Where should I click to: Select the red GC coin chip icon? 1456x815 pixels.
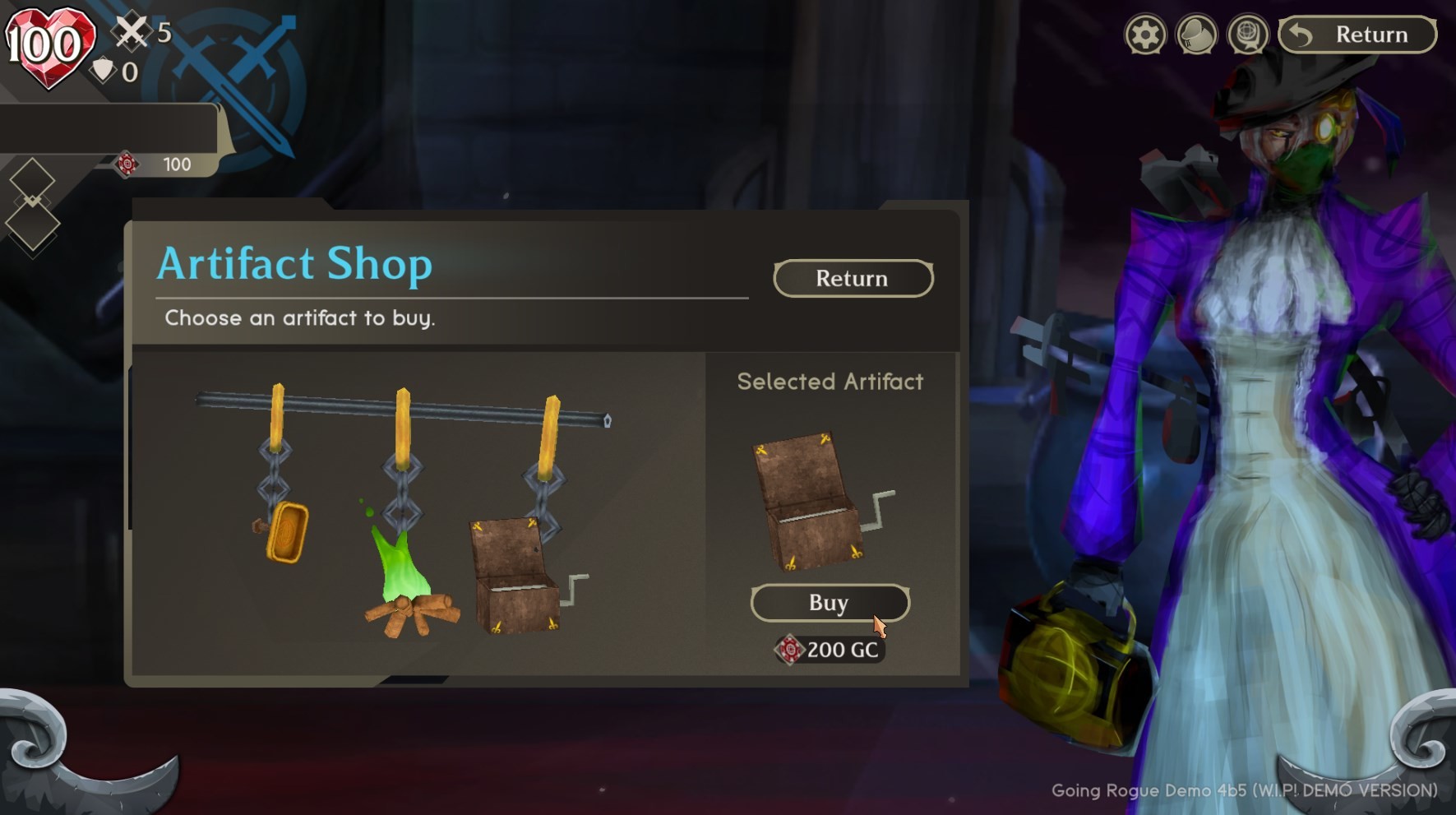[x=127, y=164]
